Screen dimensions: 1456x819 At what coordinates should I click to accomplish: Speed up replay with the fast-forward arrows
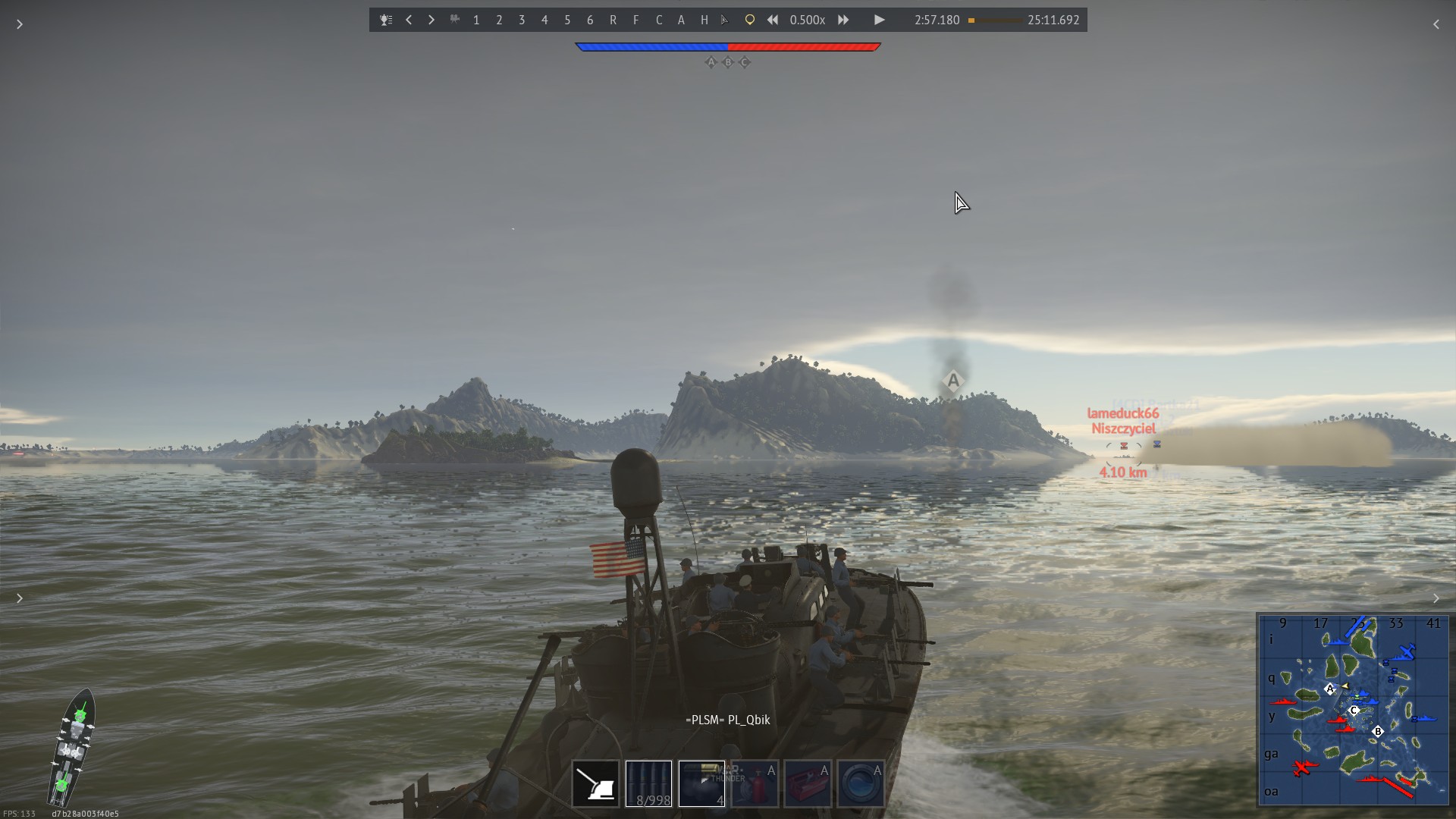pos(843,20)
